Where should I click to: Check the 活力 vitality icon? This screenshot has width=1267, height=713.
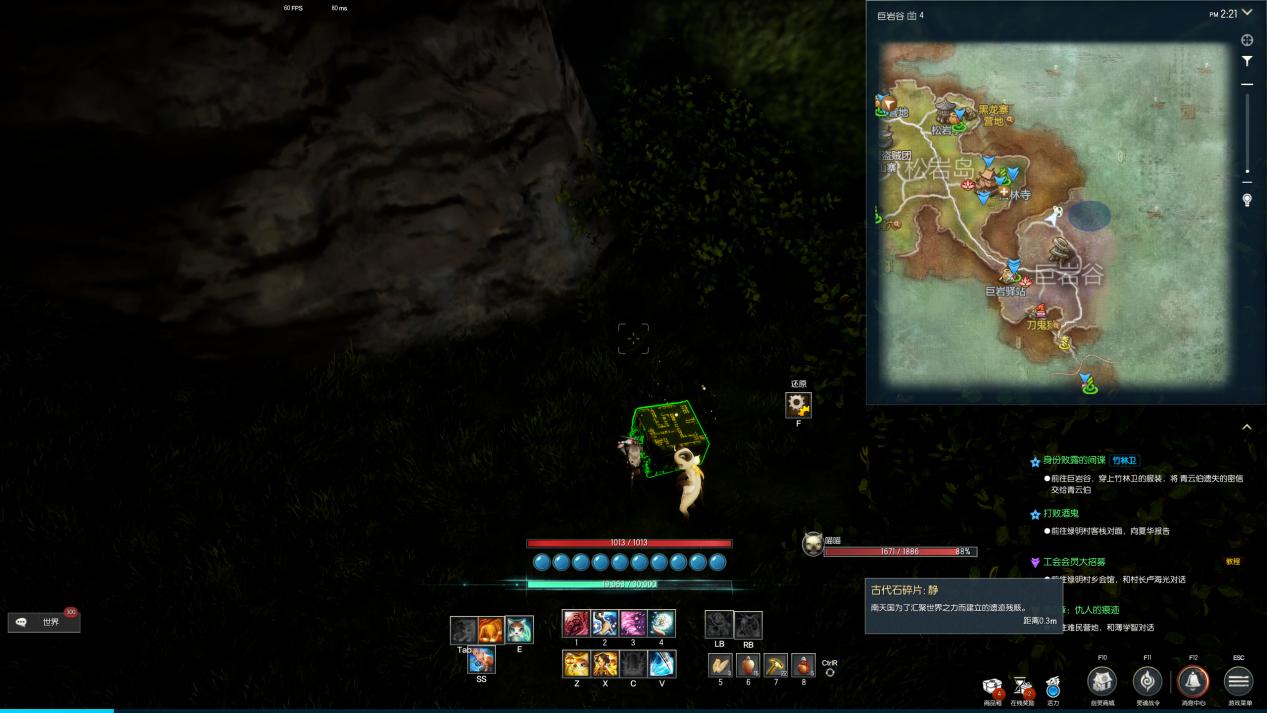click(x=1053, y=687)
